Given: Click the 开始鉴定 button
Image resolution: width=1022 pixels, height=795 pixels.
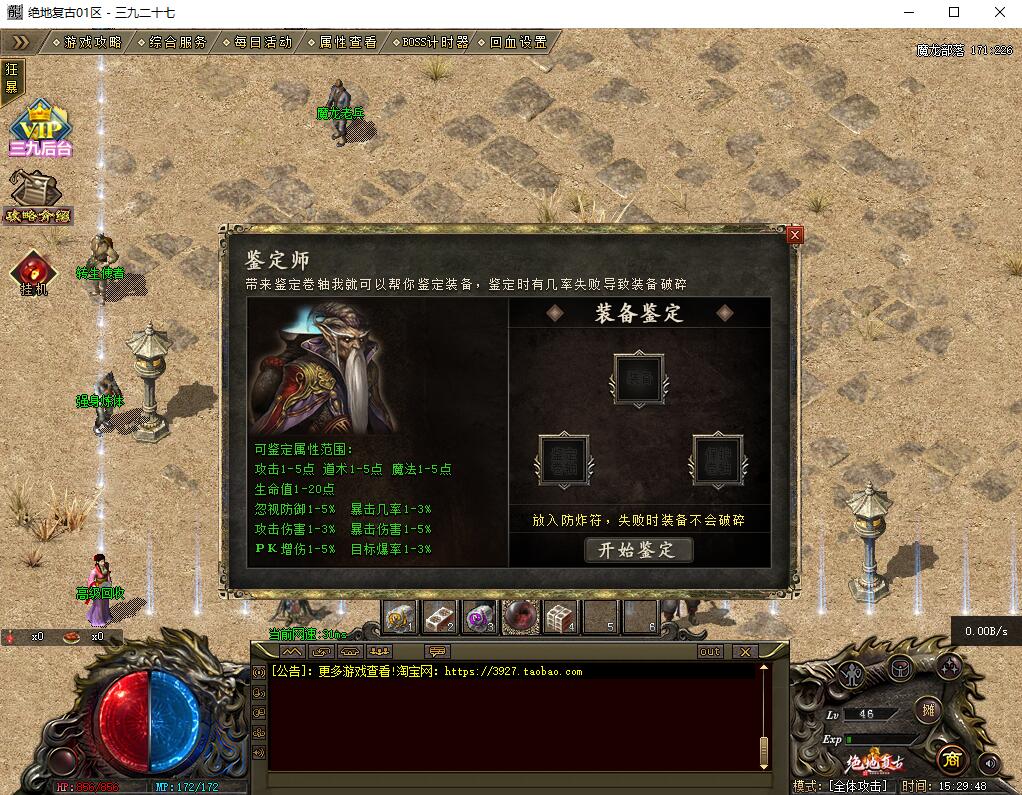Looking at the screenshot, I should 638,550.
